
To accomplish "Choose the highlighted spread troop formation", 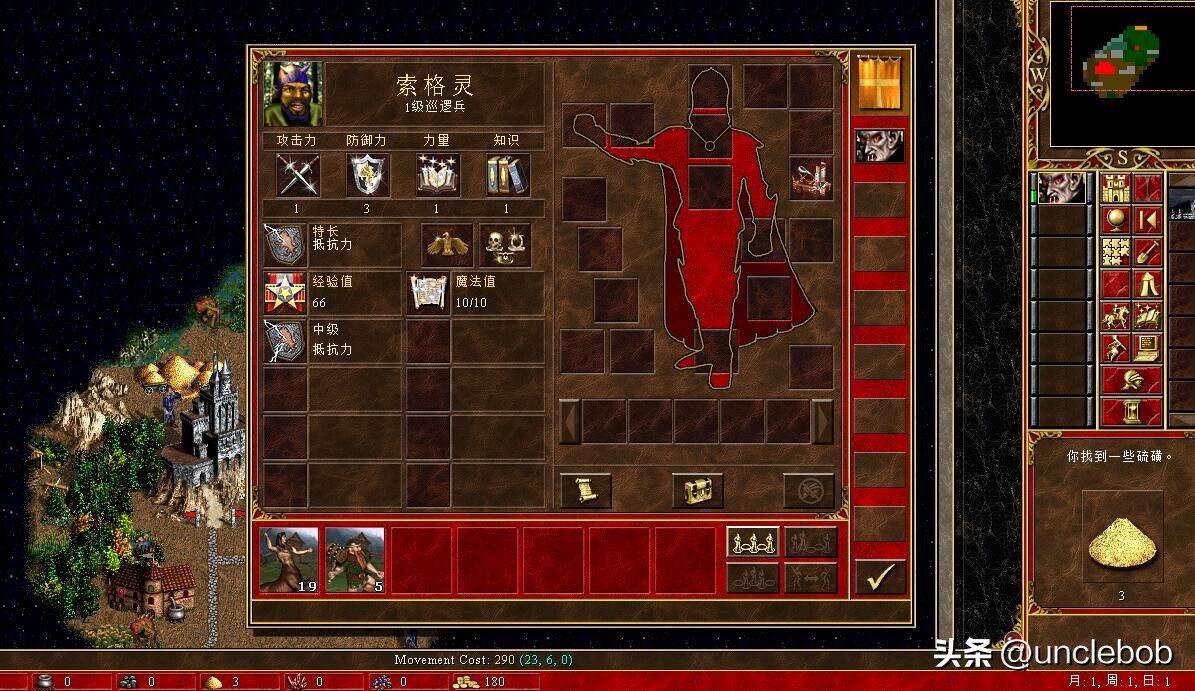I will [752, 542].
